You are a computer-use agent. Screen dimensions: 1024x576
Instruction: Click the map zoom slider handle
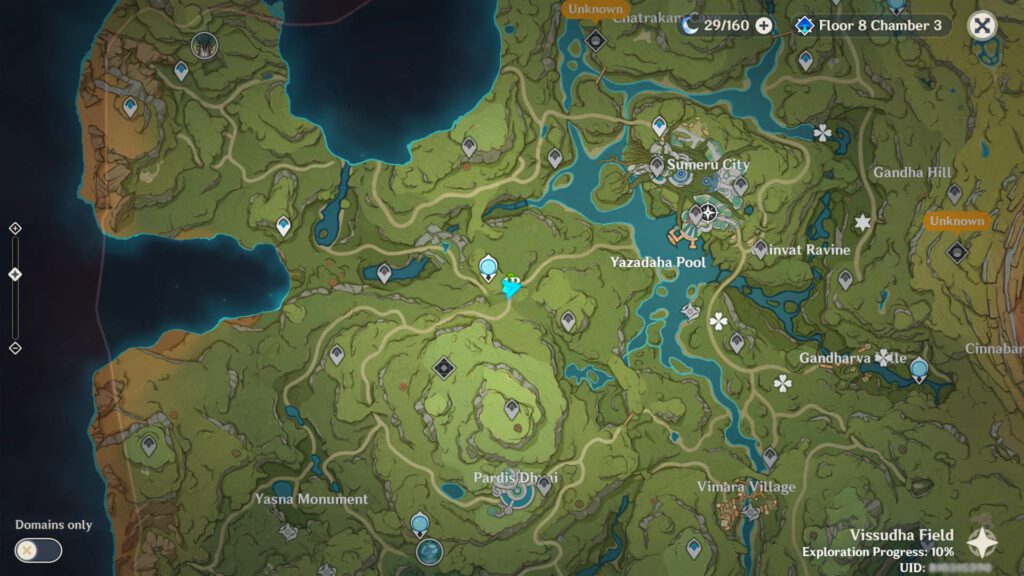click(x=15, y=274)
